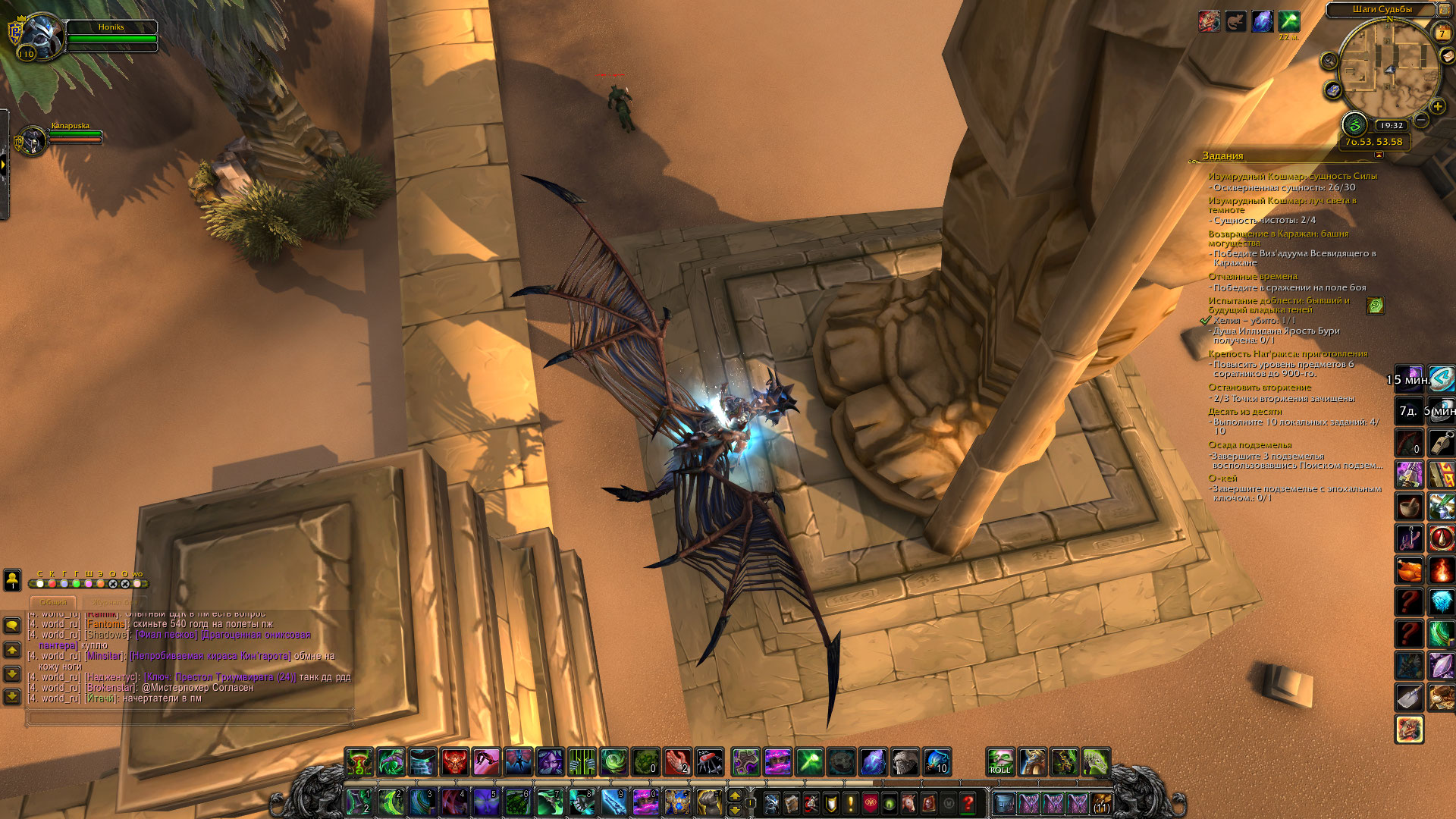Collapse the Задания quest tracker
This screenshot has height=819, width=1456.
coord(1379,155)
